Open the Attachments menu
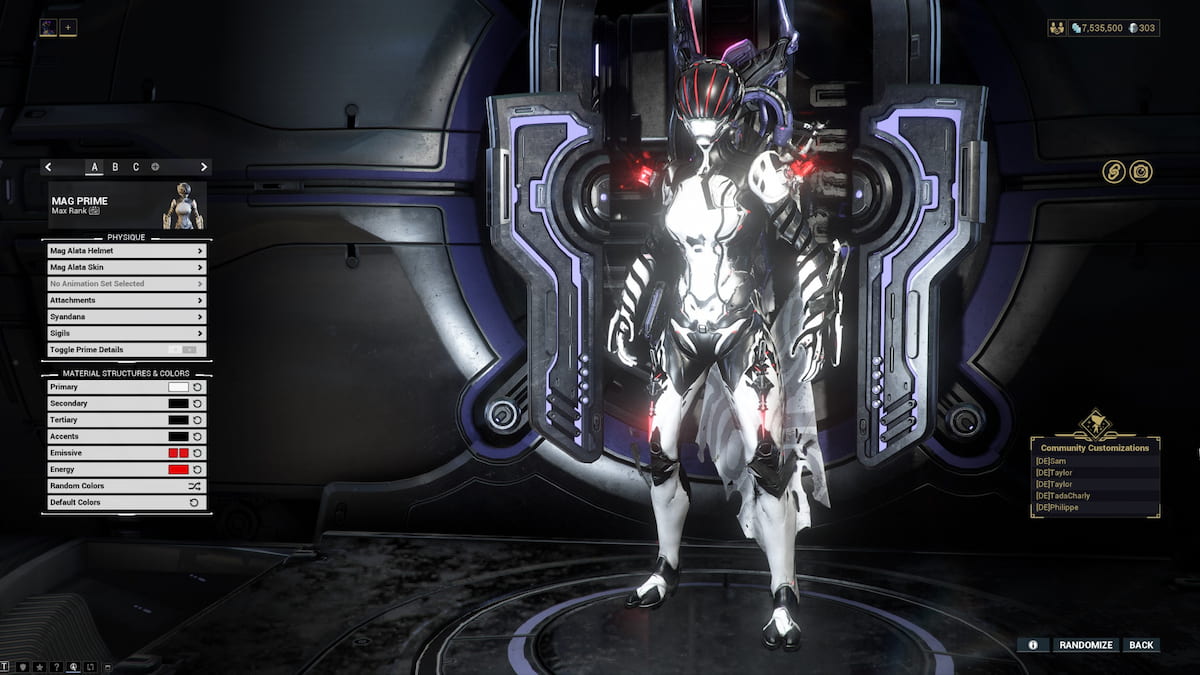The image size is (1200, 675). pyautogui.click(x=126, y=300)
